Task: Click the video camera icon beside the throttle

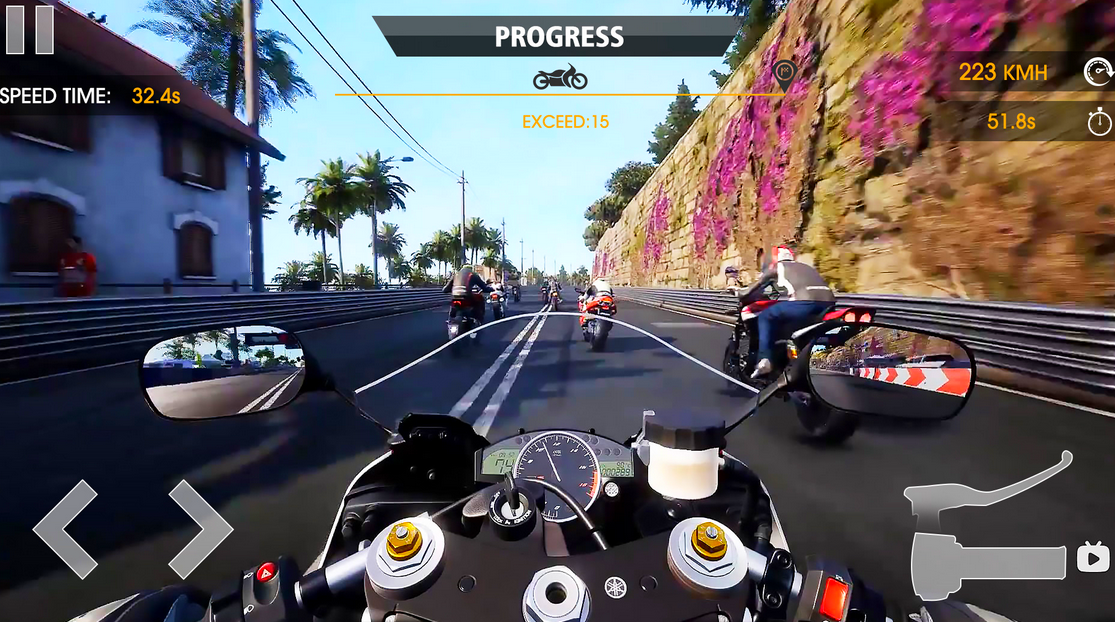Action: pos(1093,557)
